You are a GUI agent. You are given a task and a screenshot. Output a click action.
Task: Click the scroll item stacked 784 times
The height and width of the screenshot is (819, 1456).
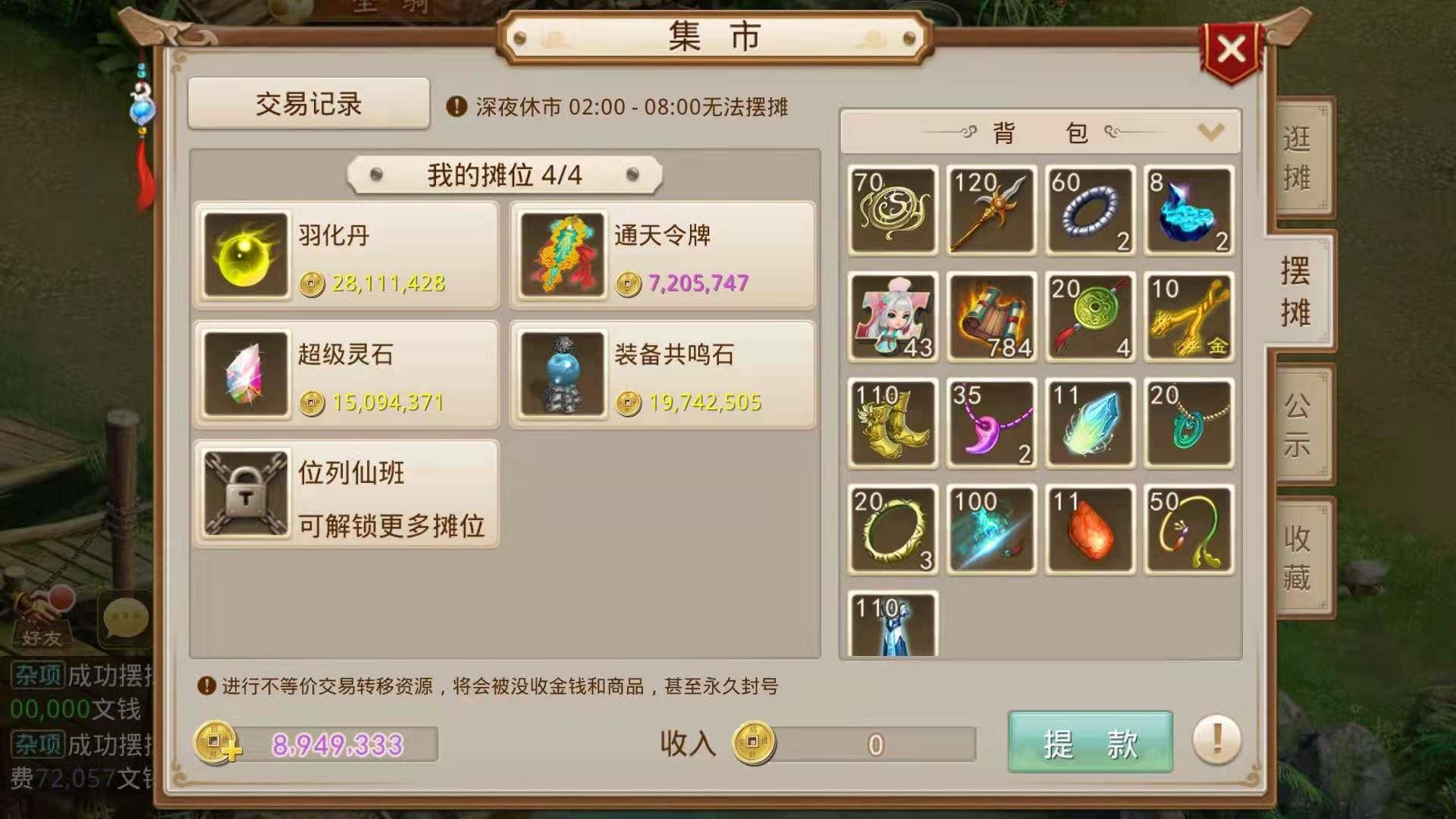tap(991, 316)
